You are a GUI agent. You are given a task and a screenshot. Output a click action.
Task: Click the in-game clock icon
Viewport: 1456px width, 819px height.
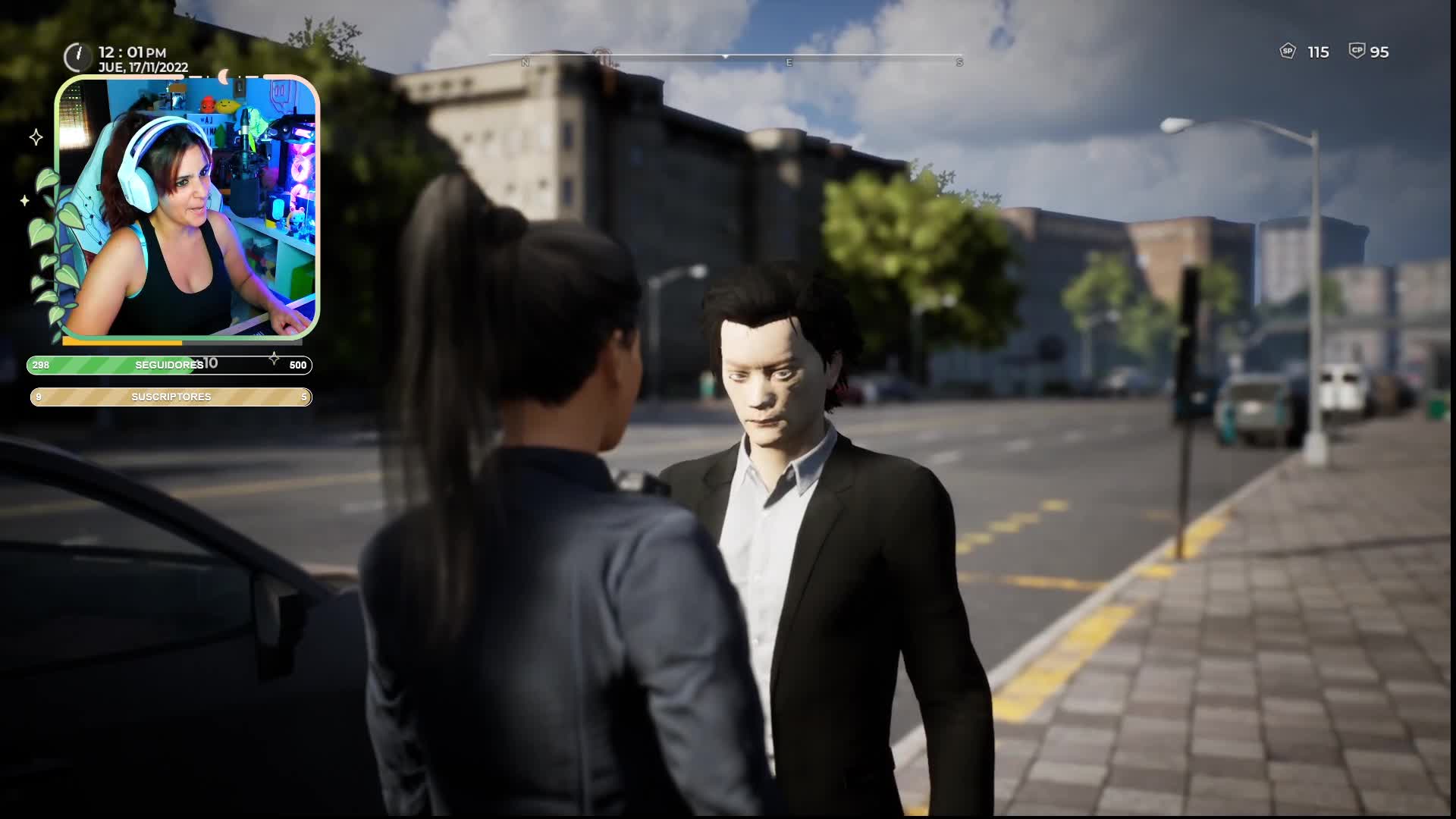point(77,57)
